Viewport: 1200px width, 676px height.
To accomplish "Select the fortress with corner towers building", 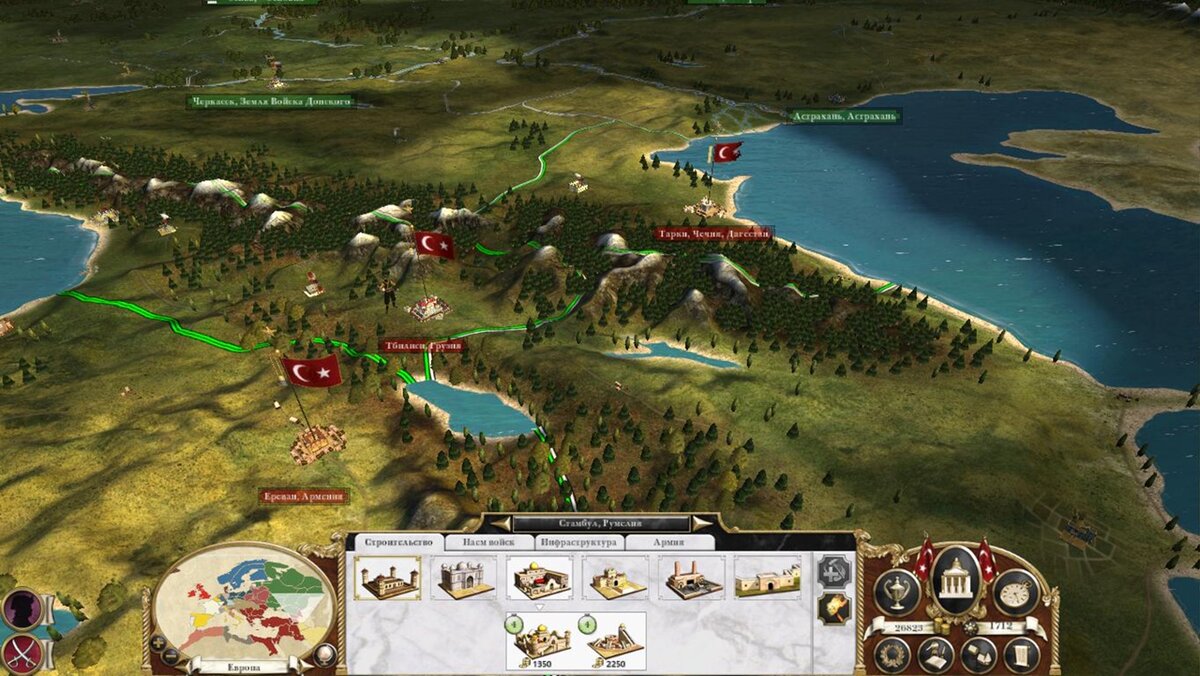I will pos(387,578).
